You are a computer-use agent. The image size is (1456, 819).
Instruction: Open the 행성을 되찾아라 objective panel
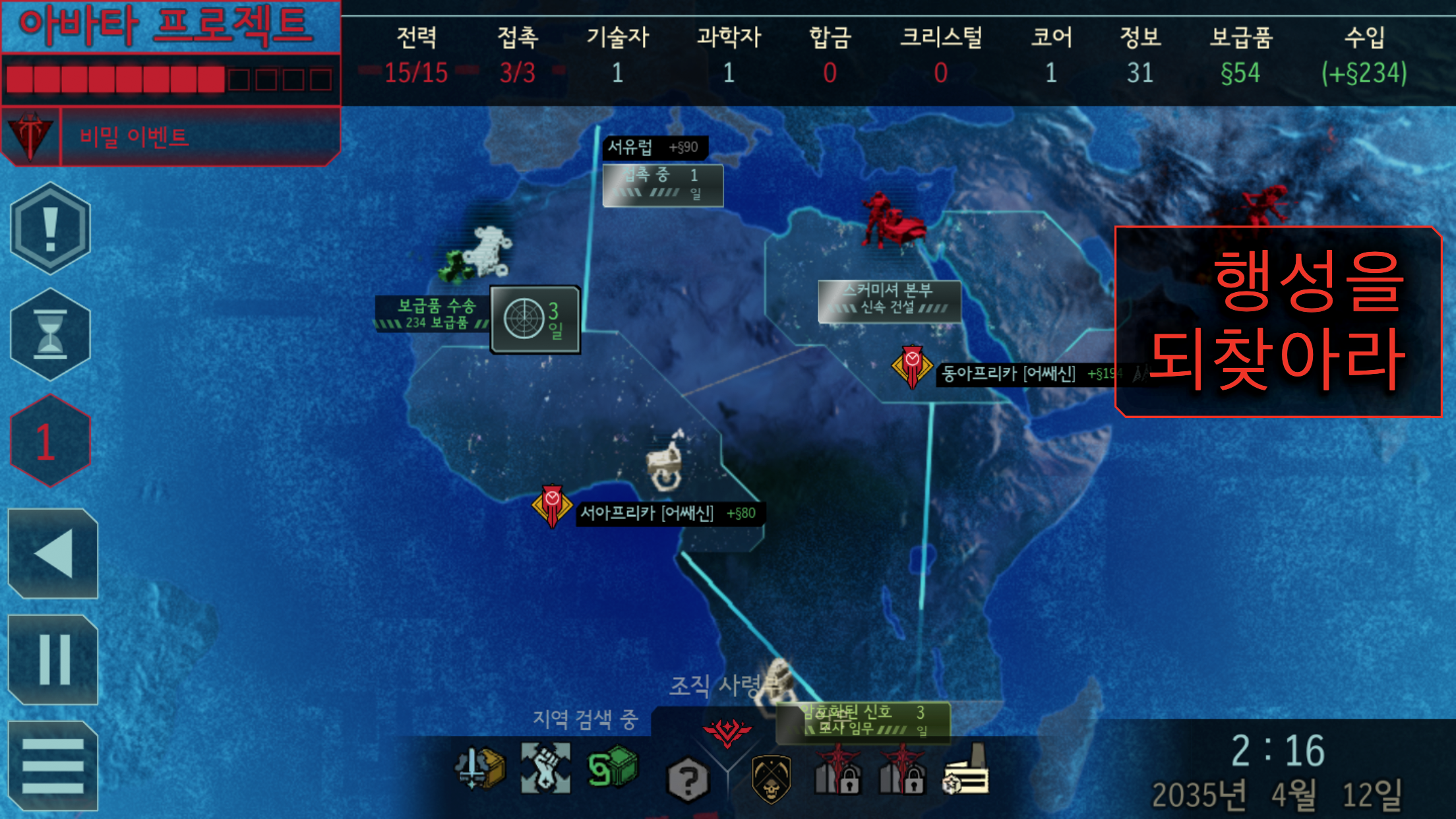tap(1277, 321)
